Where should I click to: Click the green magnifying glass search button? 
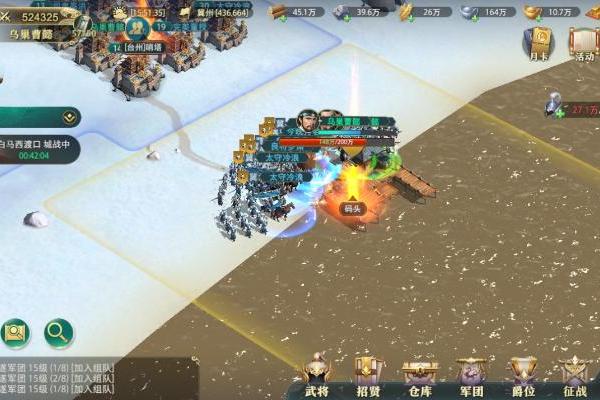59,332
